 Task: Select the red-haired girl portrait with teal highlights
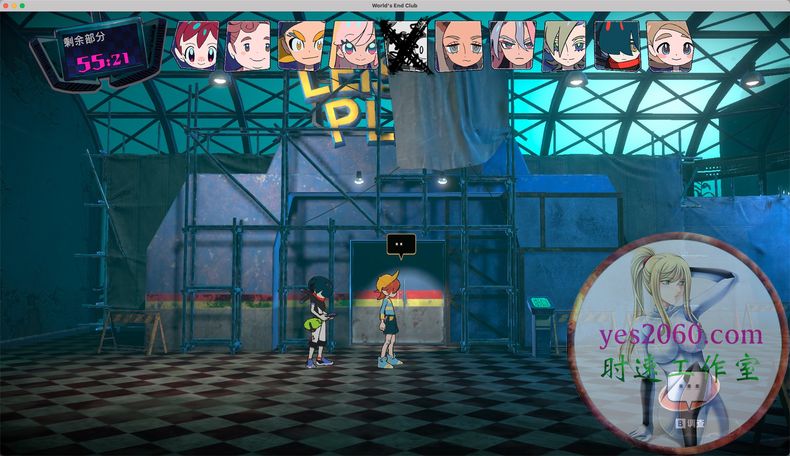[196, 45]
